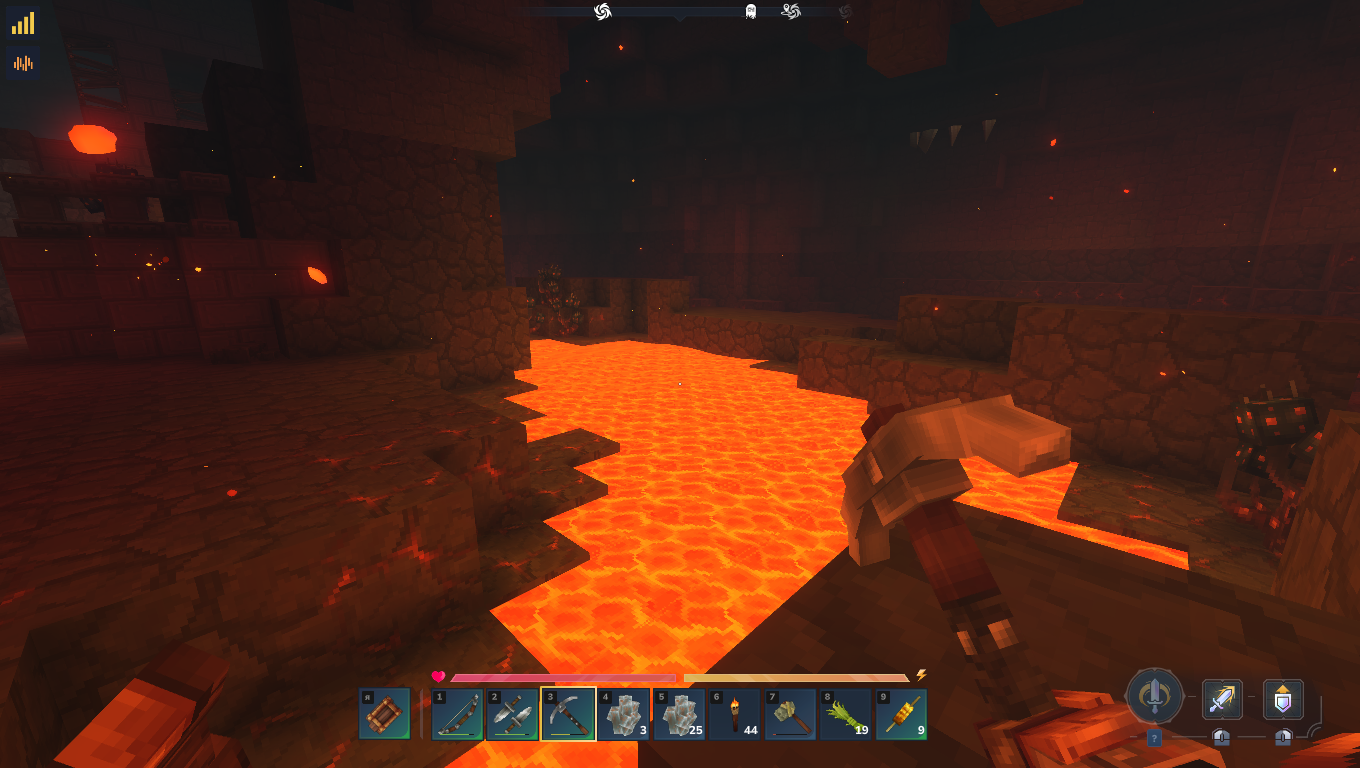Activate the shield with arrow ability
This screenshot has height=768, width=1360.
click(x=1283, y=699)
